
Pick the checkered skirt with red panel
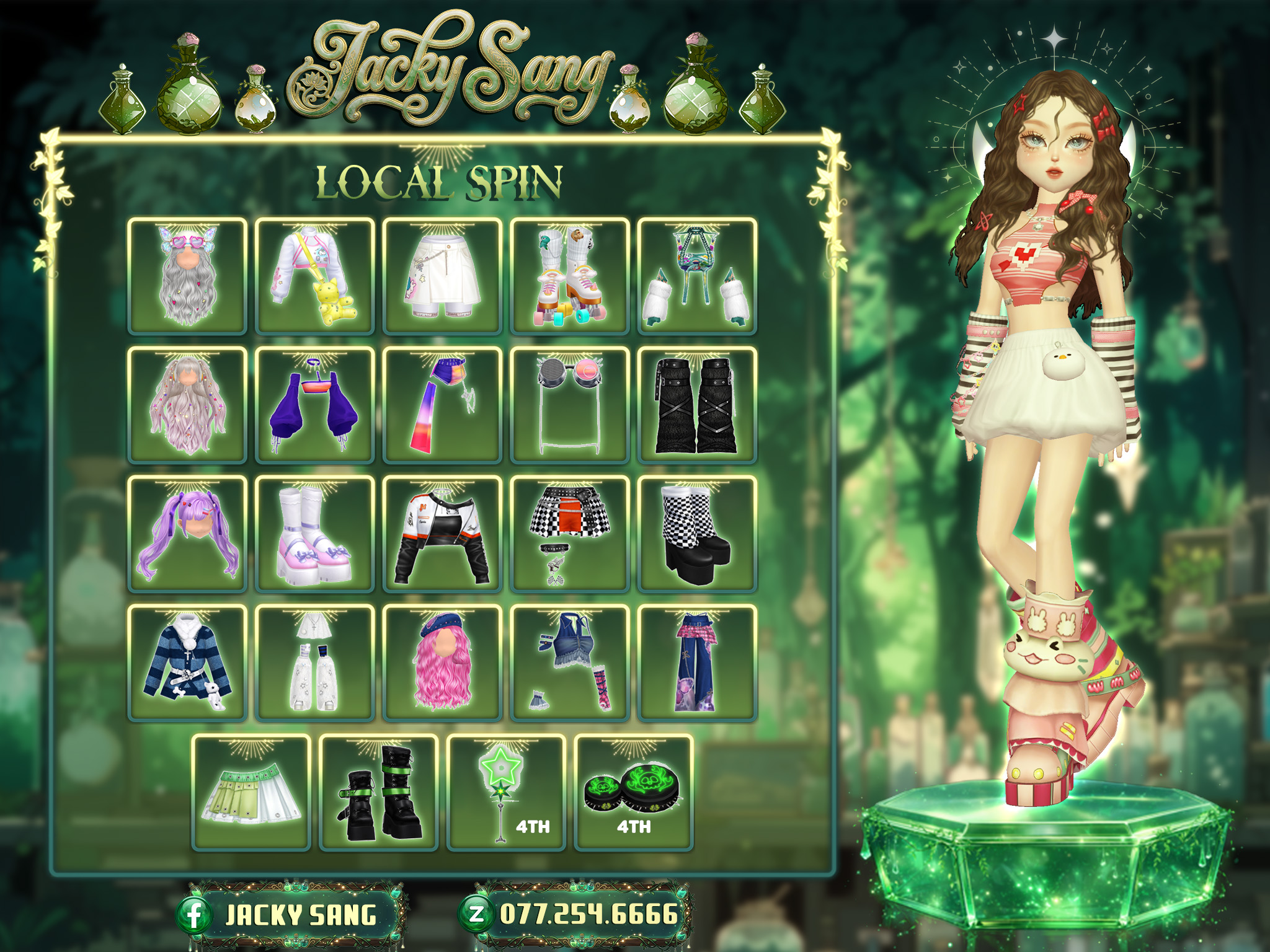pyautogui.click(x=570, y=534)
